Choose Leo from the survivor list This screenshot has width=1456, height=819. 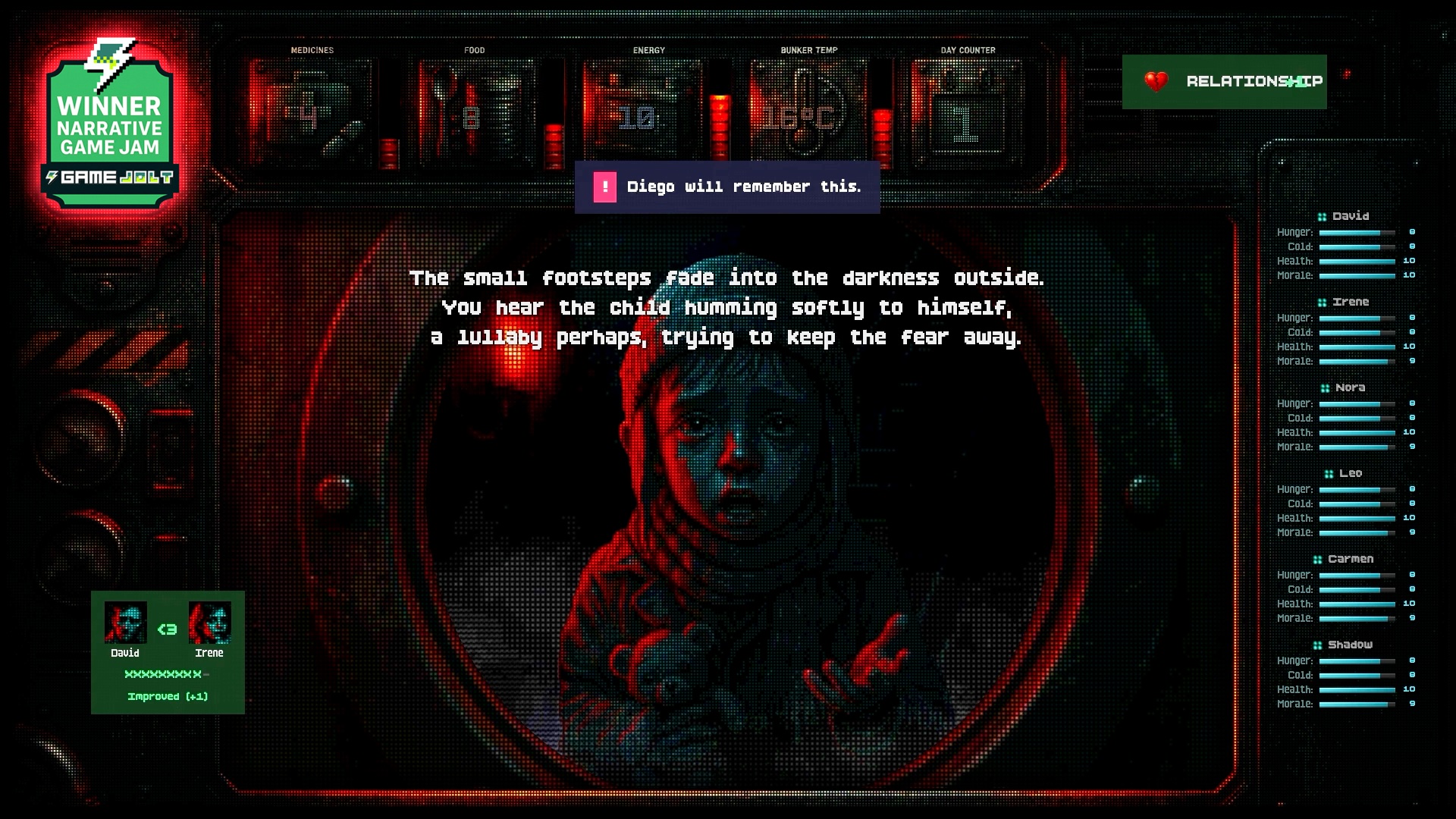tap(1350, 473)
